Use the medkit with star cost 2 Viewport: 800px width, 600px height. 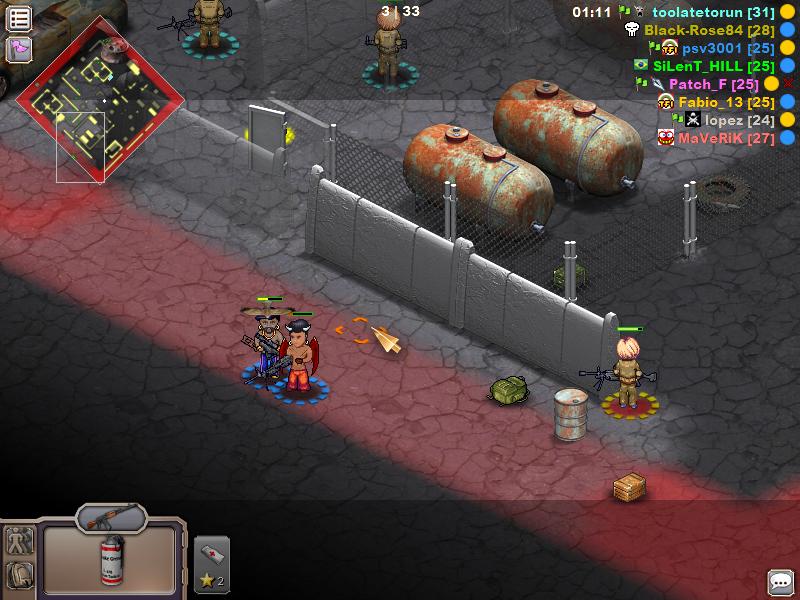pyautogui.click(x=211, y=564)
